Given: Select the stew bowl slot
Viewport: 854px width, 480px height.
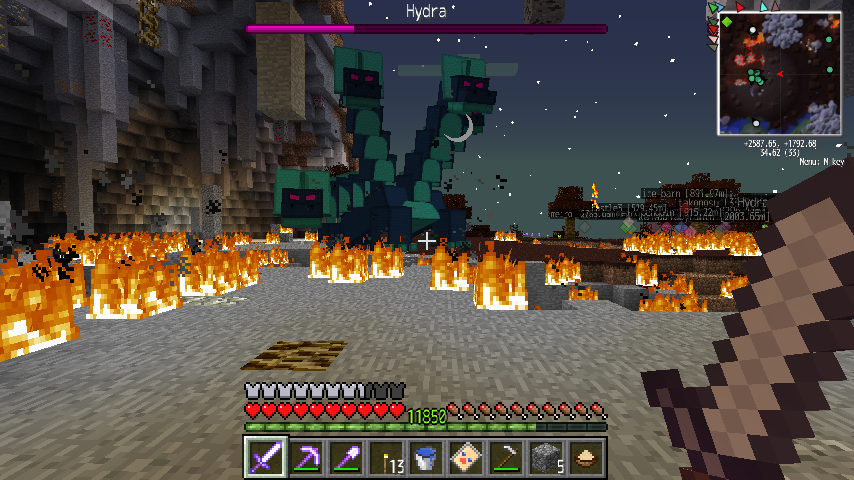Looking at the screenshot, I should (586, 457).
